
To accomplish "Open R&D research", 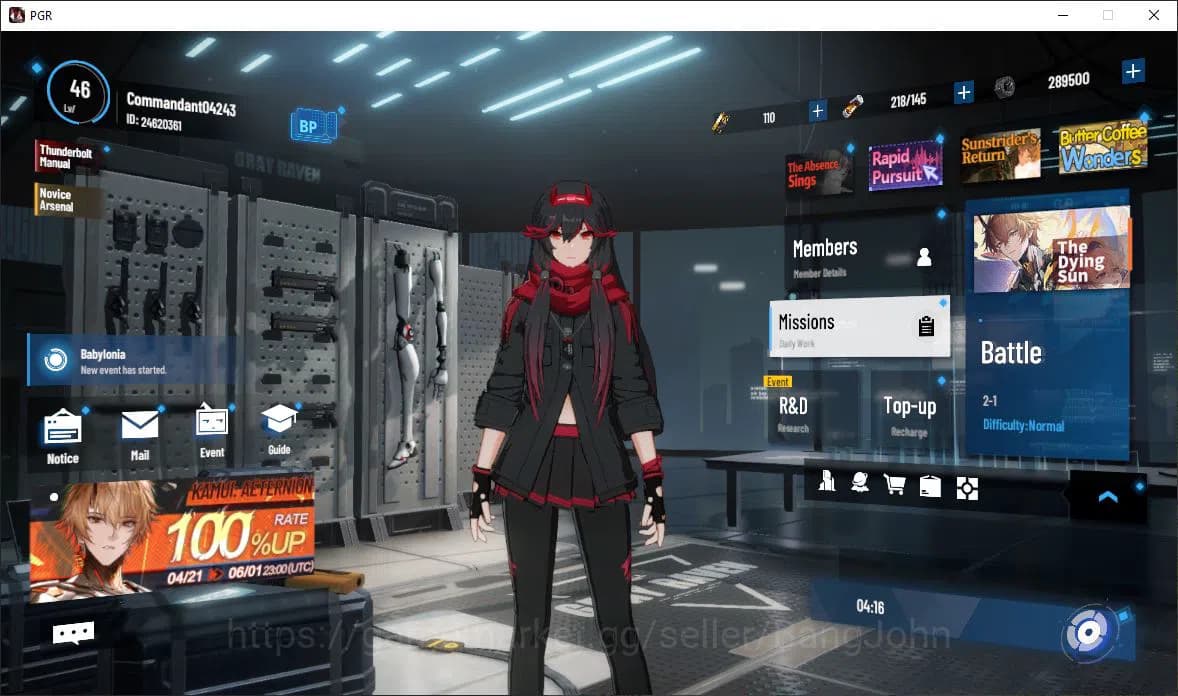I will 808,411.
